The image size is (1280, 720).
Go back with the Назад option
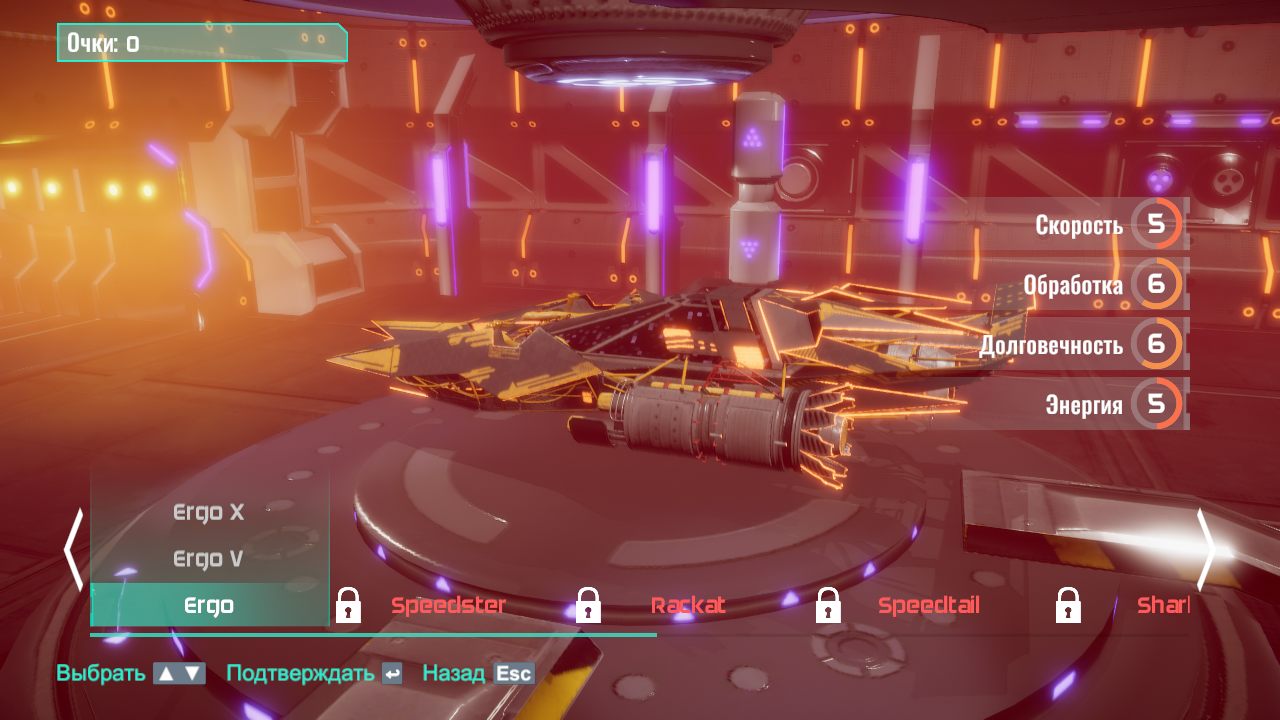(477, 673)
